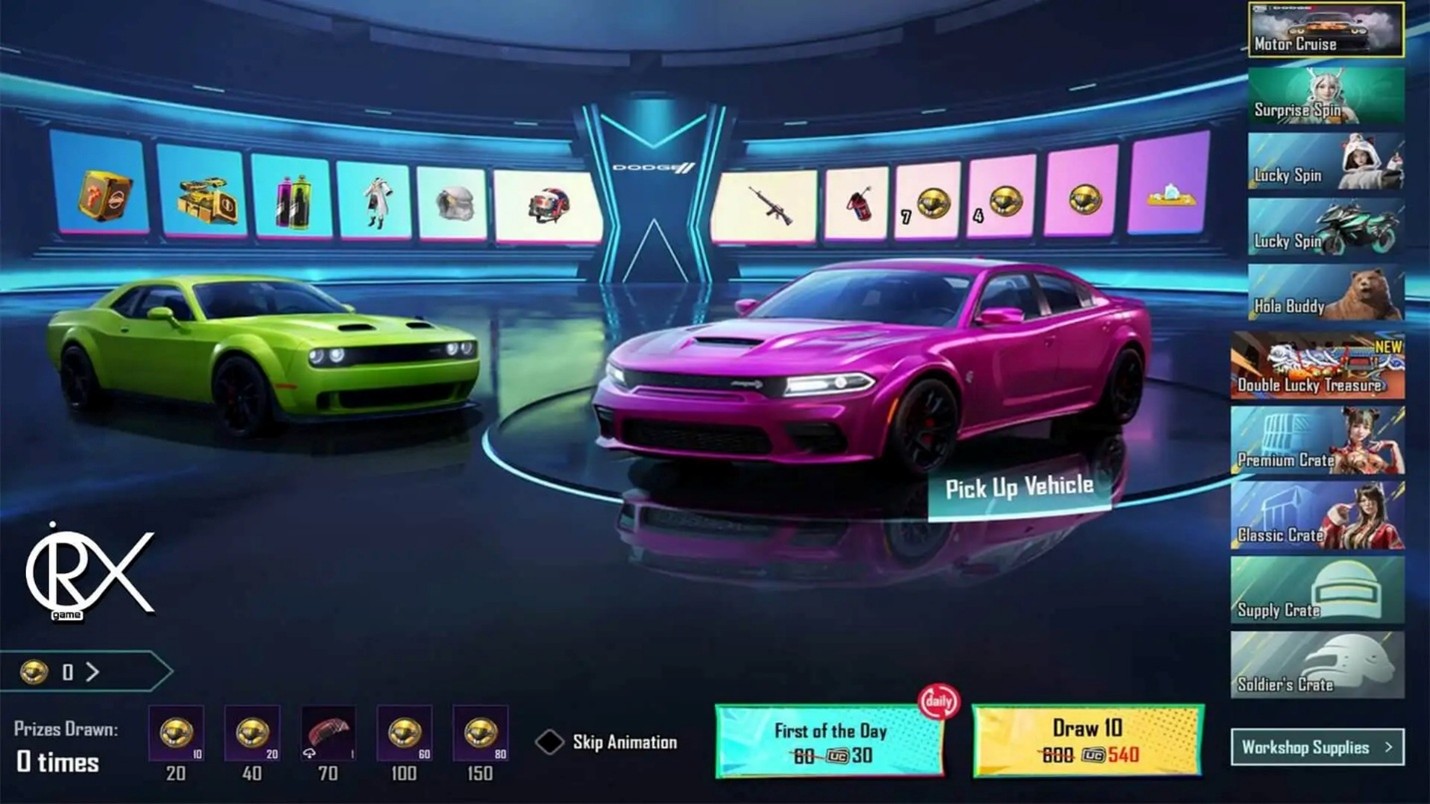View the orange mystery crate prize tile

(x=103, y=194)
